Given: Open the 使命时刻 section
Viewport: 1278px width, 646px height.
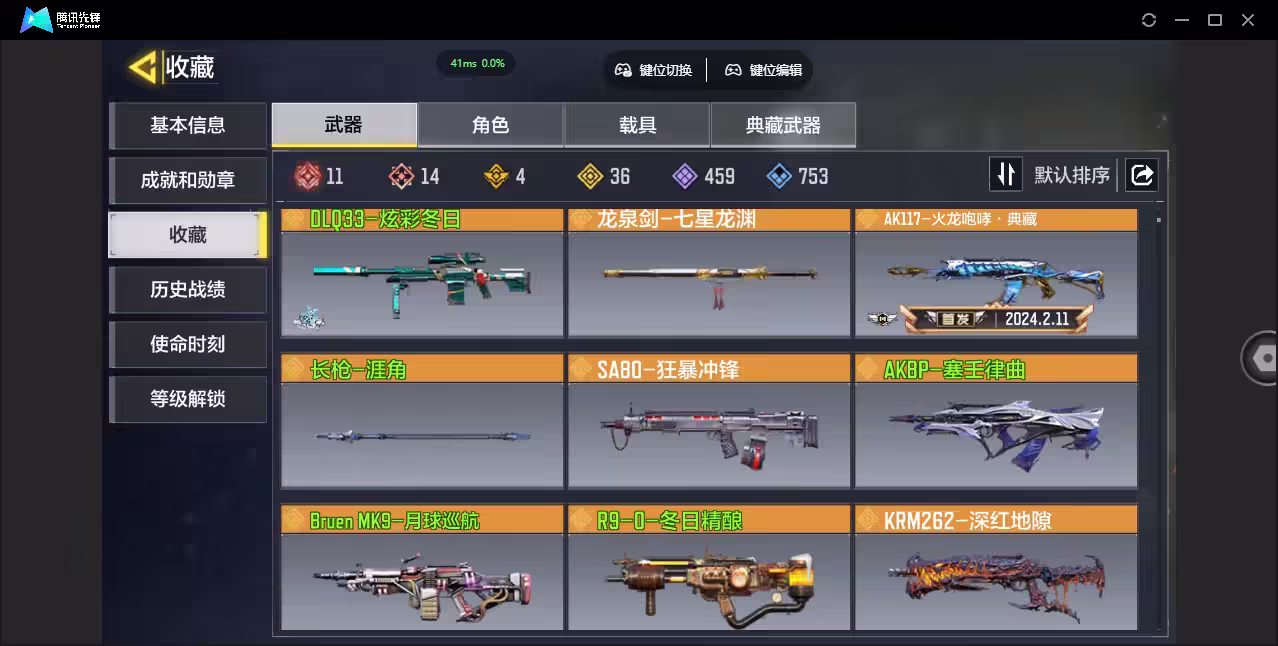Looking at the screenshot, I should [188, 344].
